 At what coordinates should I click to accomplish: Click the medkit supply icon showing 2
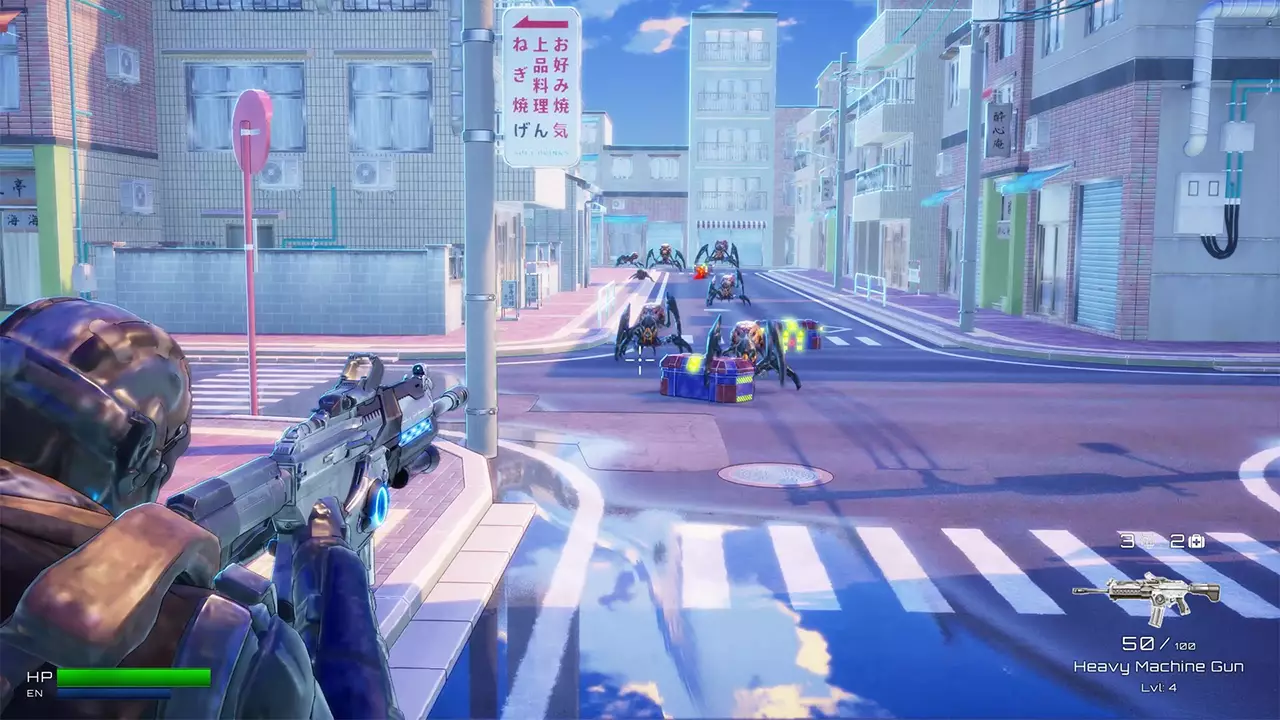pyautogui.click(x=1196, y=542)
